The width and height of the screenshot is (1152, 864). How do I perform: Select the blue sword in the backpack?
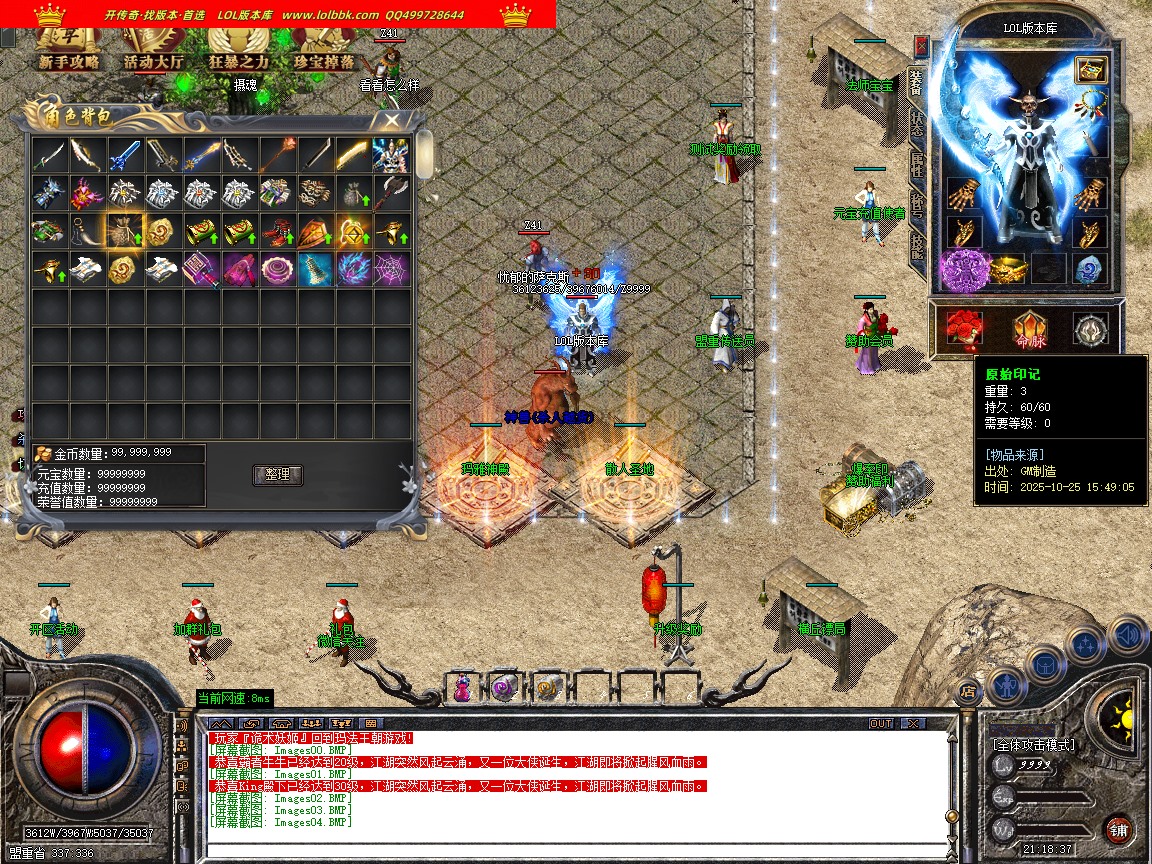pos(125,155)
